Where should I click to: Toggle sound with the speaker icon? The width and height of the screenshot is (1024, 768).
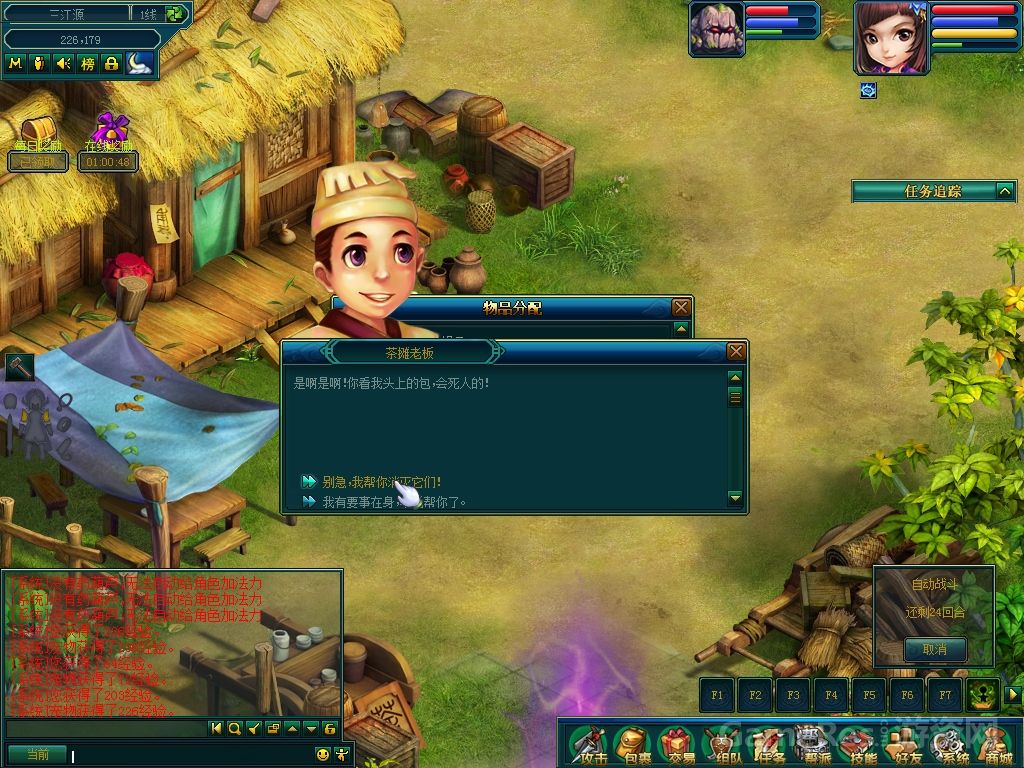63,63
